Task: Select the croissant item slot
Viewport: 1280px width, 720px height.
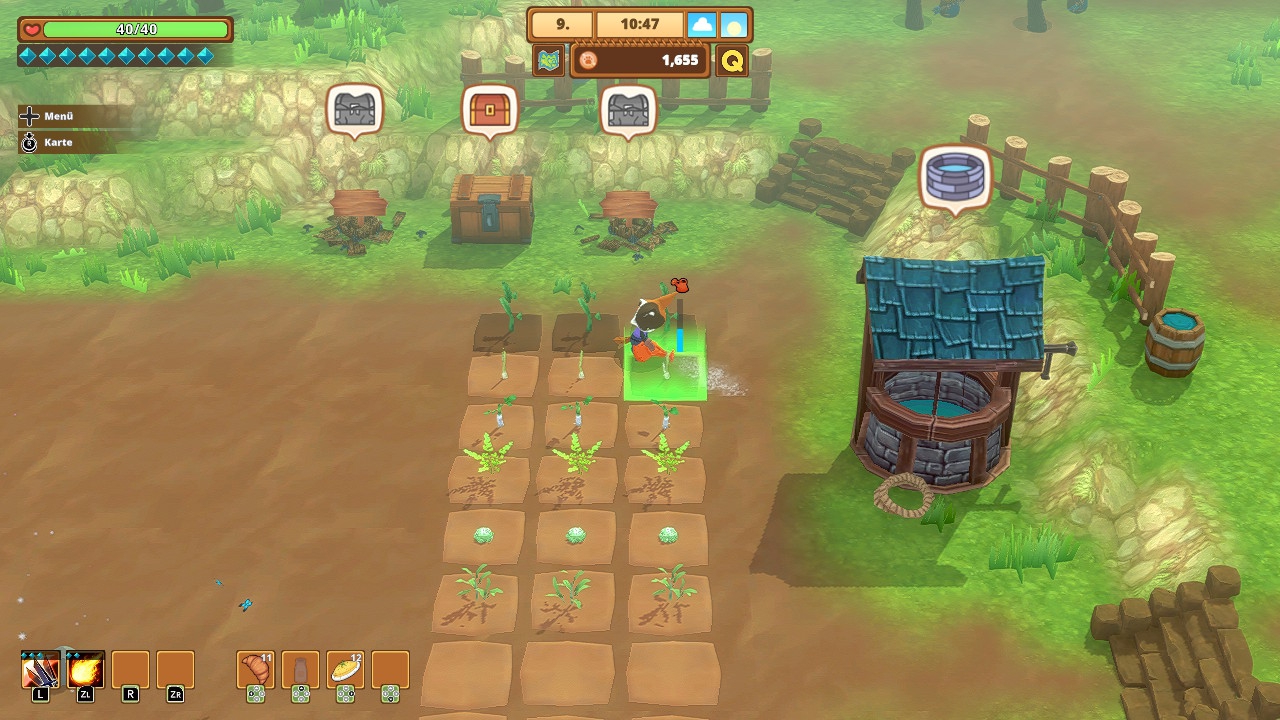Action: pos(256,670)
